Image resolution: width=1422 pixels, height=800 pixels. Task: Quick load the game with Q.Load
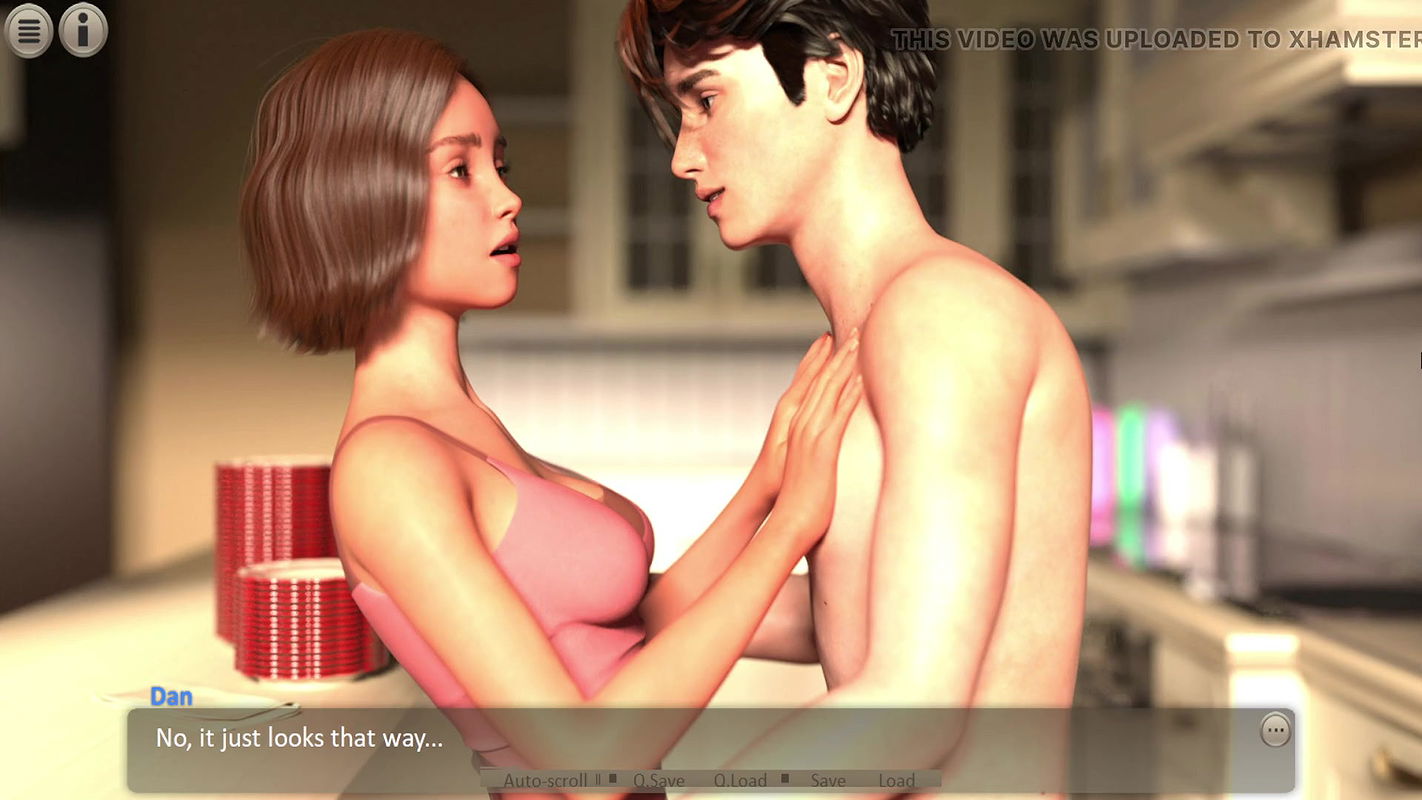pyautogui.click(x=740, y=780)
